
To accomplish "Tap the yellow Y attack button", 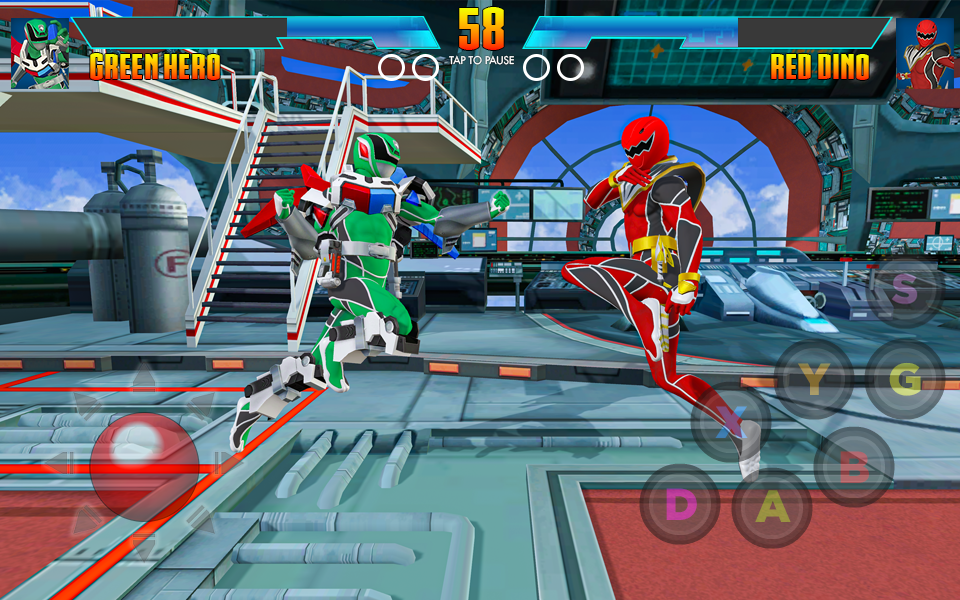I will [815, 379].
